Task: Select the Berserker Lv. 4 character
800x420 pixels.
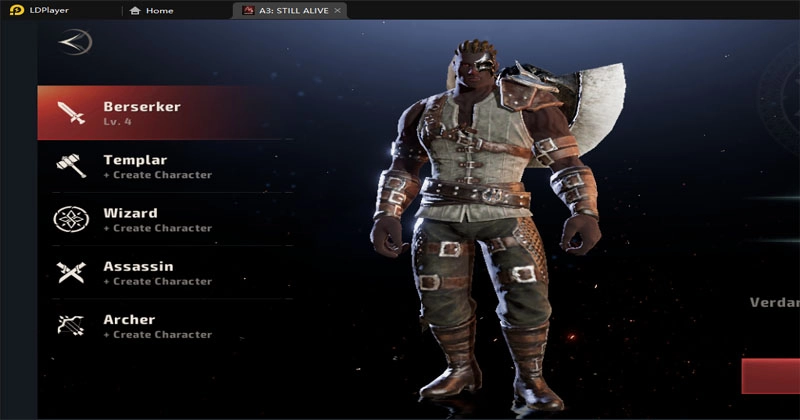Action: point(160,113)
